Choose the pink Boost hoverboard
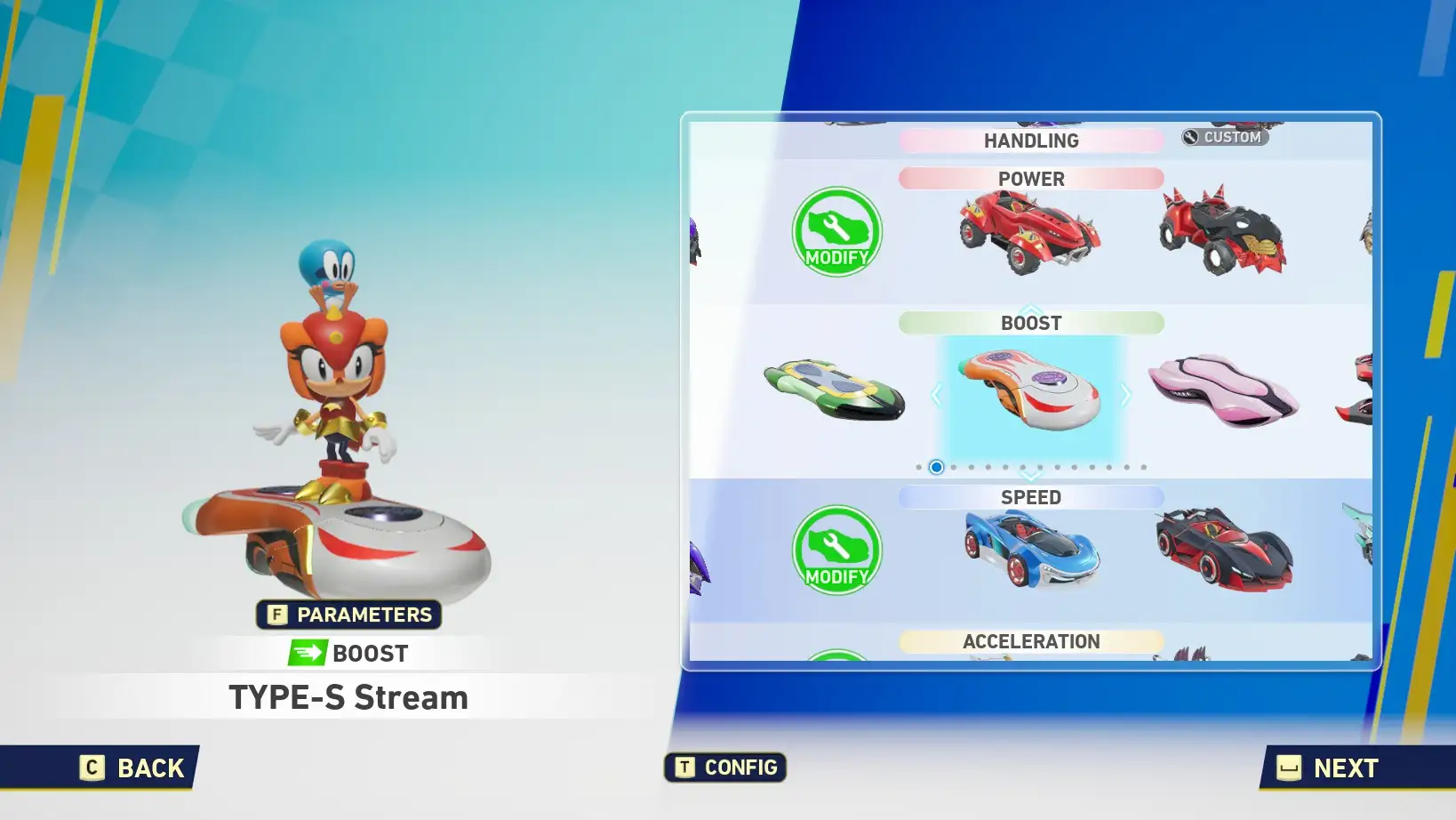The image size is (1456, 820). point(1223,390)
